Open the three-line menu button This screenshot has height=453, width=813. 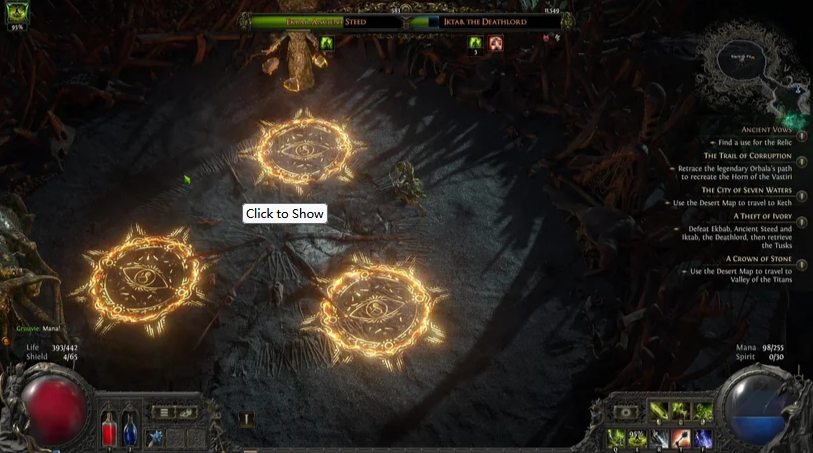(x=162, y=412)
